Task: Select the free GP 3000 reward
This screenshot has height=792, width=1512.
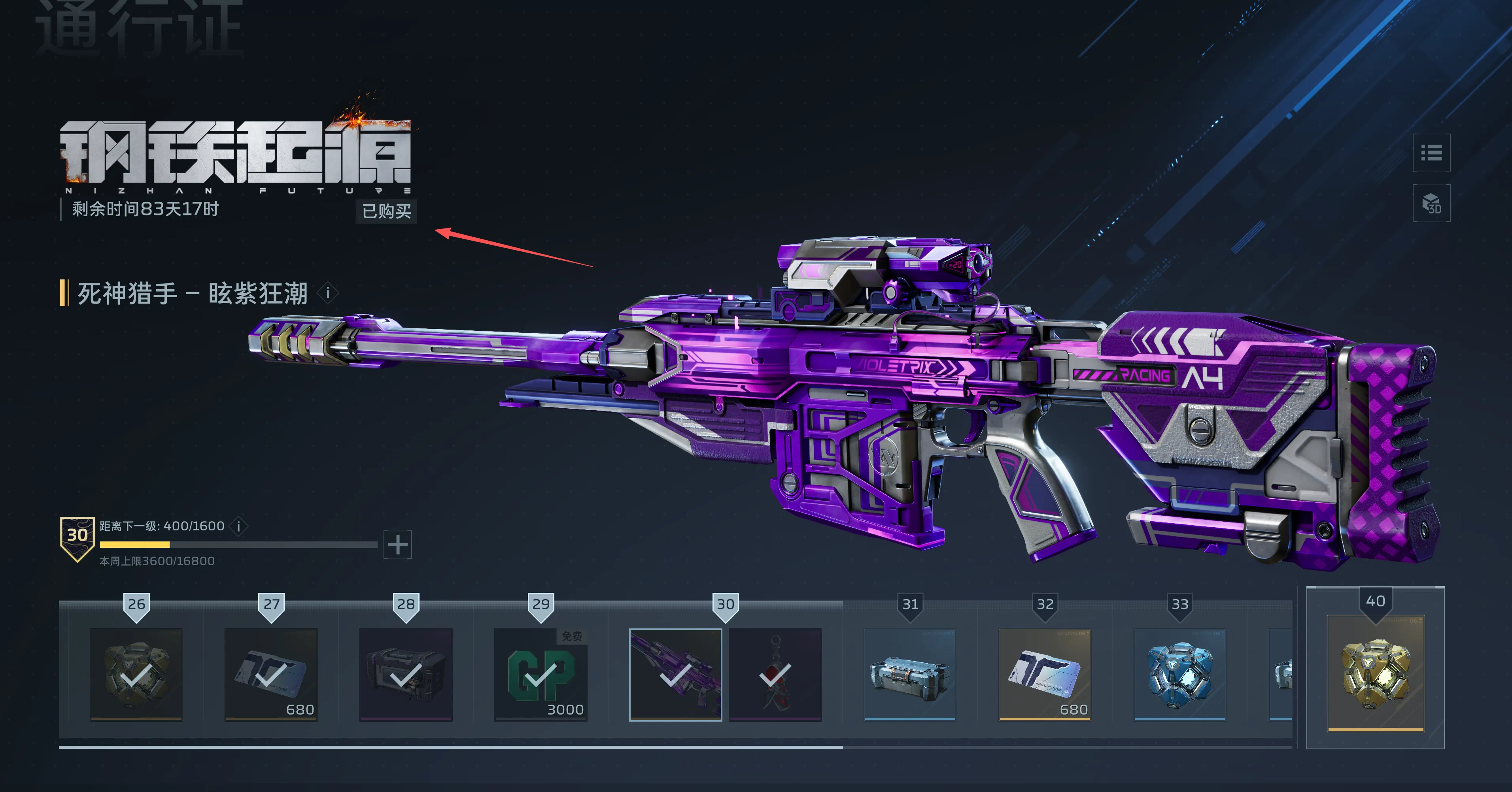Action: click(x=541, y=674)
